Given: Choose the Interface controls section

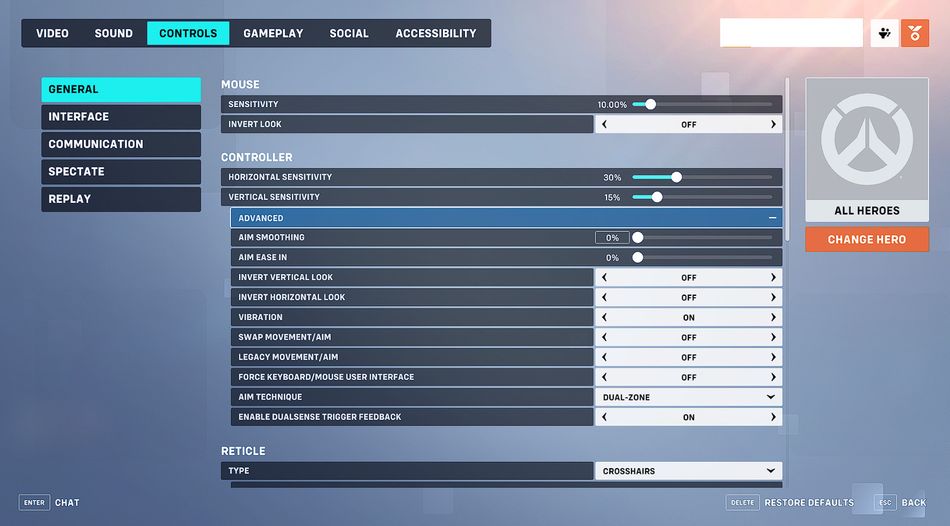Looking at the screenshot, I should (x=120, y=117).
